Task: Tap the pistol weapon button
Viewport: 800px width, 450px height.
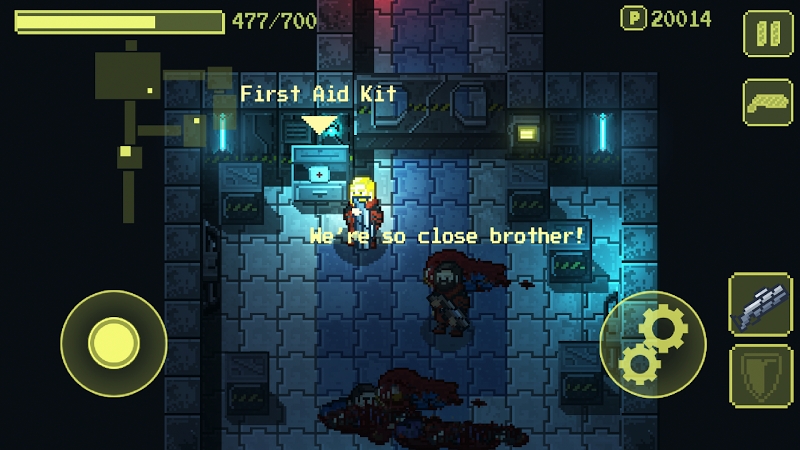Action: 767,103
